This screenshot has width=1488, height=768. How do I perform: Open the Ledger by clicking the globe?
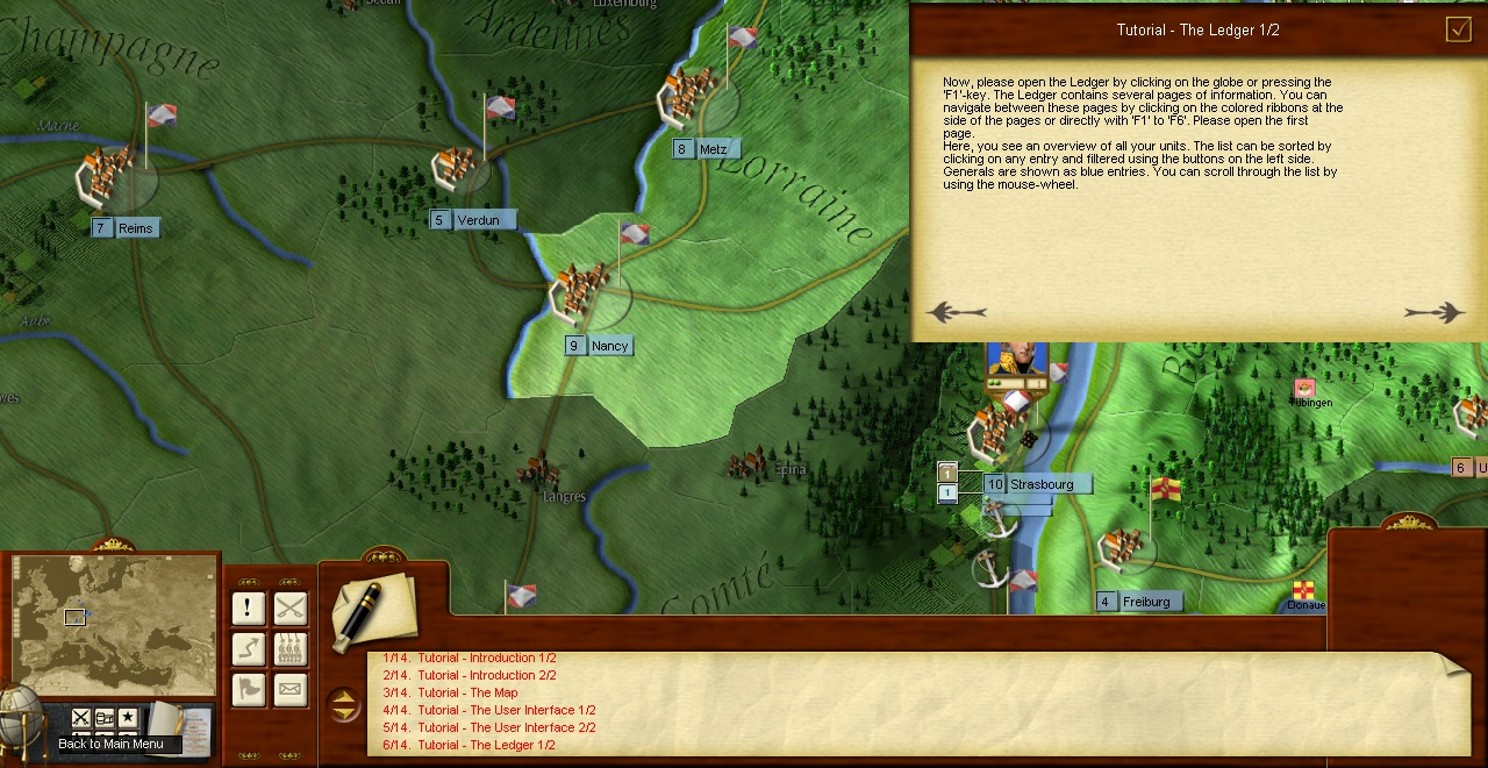point(19,721)
